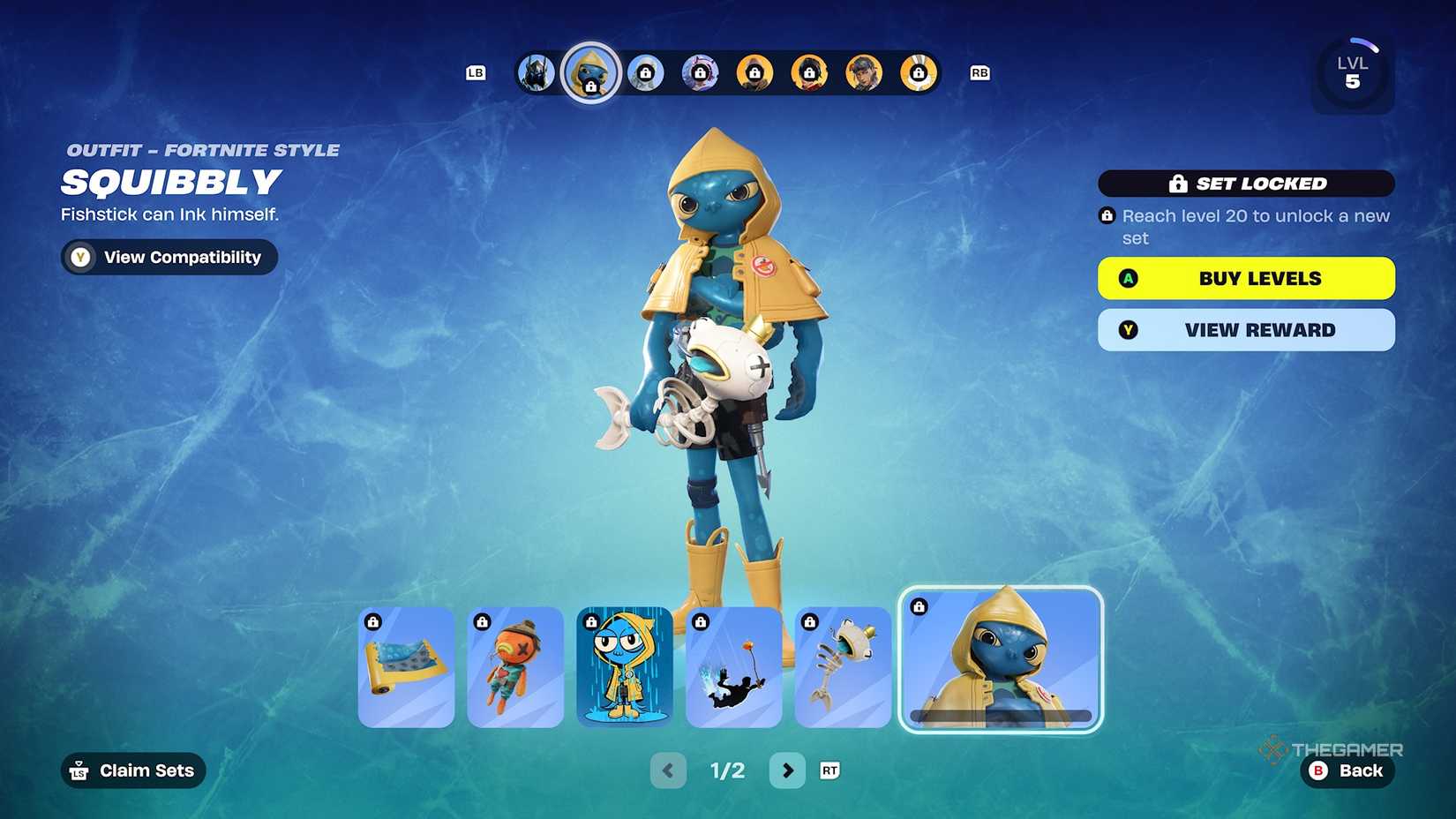
Task: Click the locked white-hooded avatar in the carousel
Action: [x=647, y=72]
